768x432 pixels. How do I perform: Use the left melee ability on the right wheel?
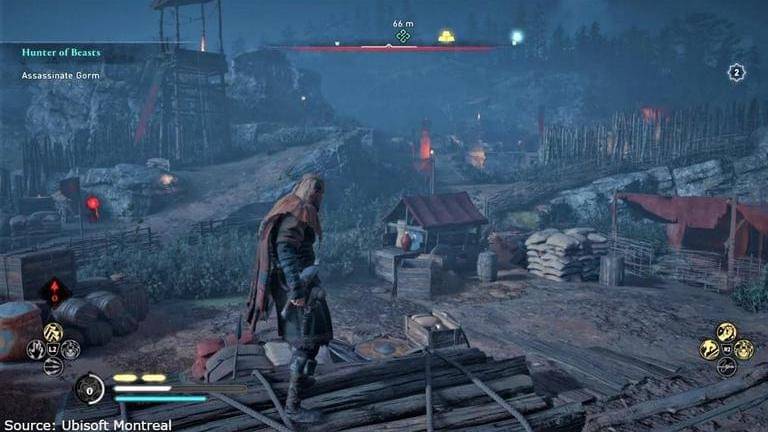click(x=709, y=349)
